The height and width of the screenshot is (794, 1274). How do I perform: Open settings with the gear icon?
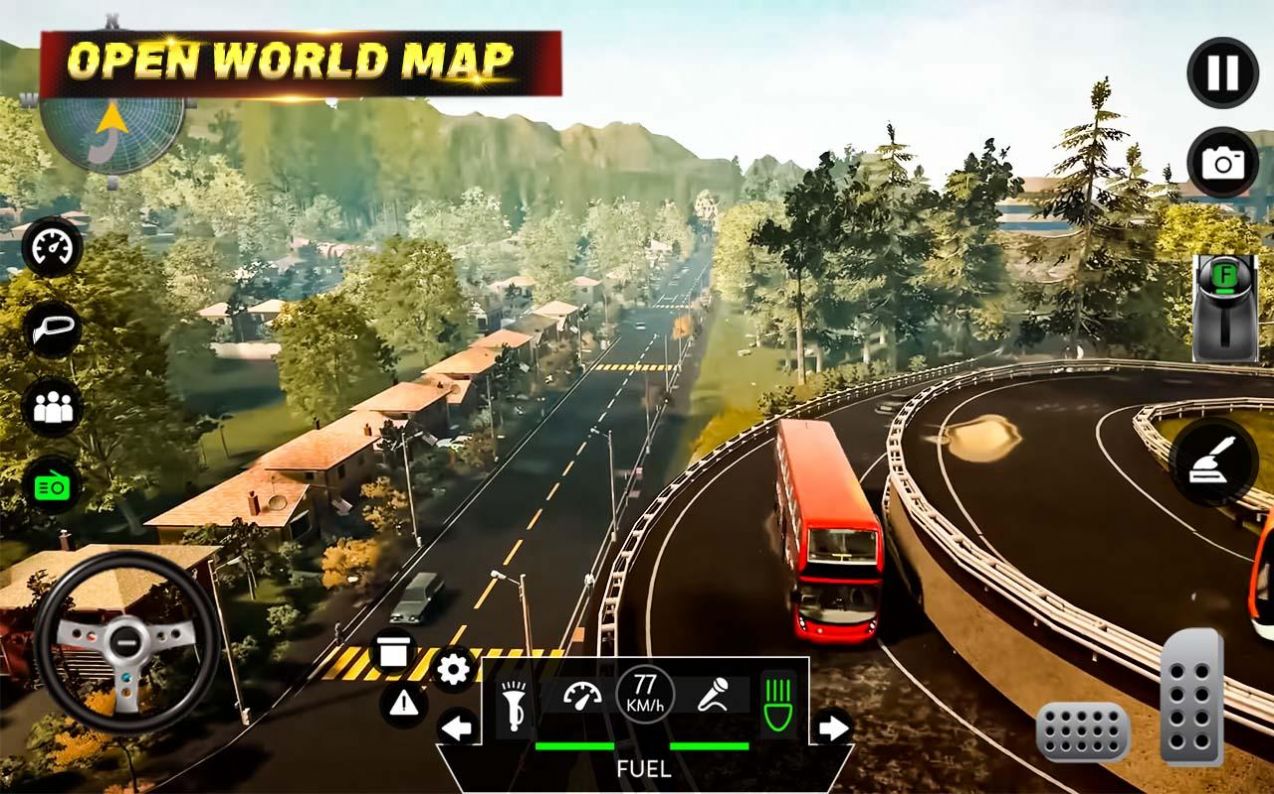[453, 668]
